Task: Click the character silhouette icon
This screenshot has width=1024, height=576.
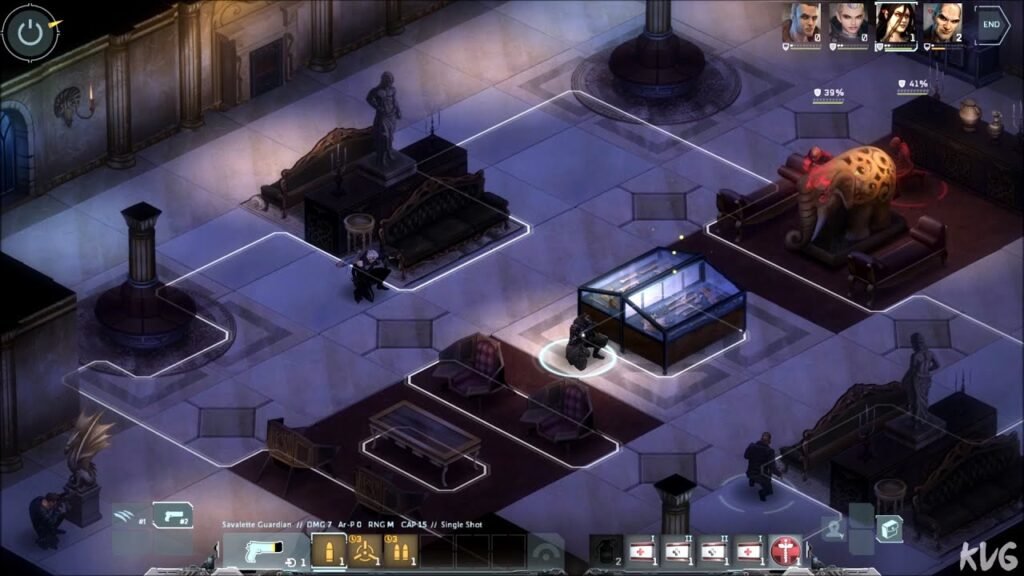Action: click(832, 528)
